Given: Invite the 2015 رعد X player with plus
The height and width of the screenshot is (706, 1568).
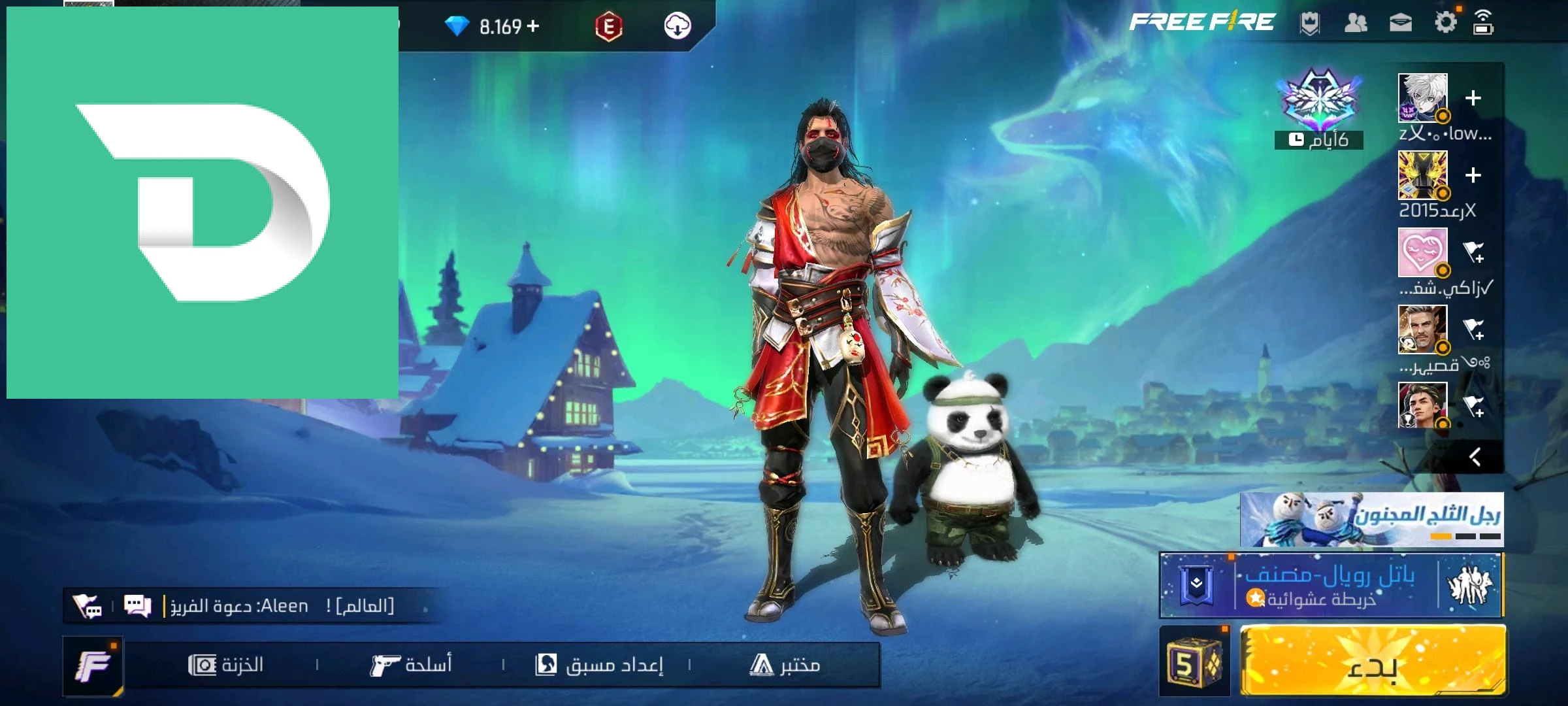Looking at the screenshot, I should tap(1473, 175).
